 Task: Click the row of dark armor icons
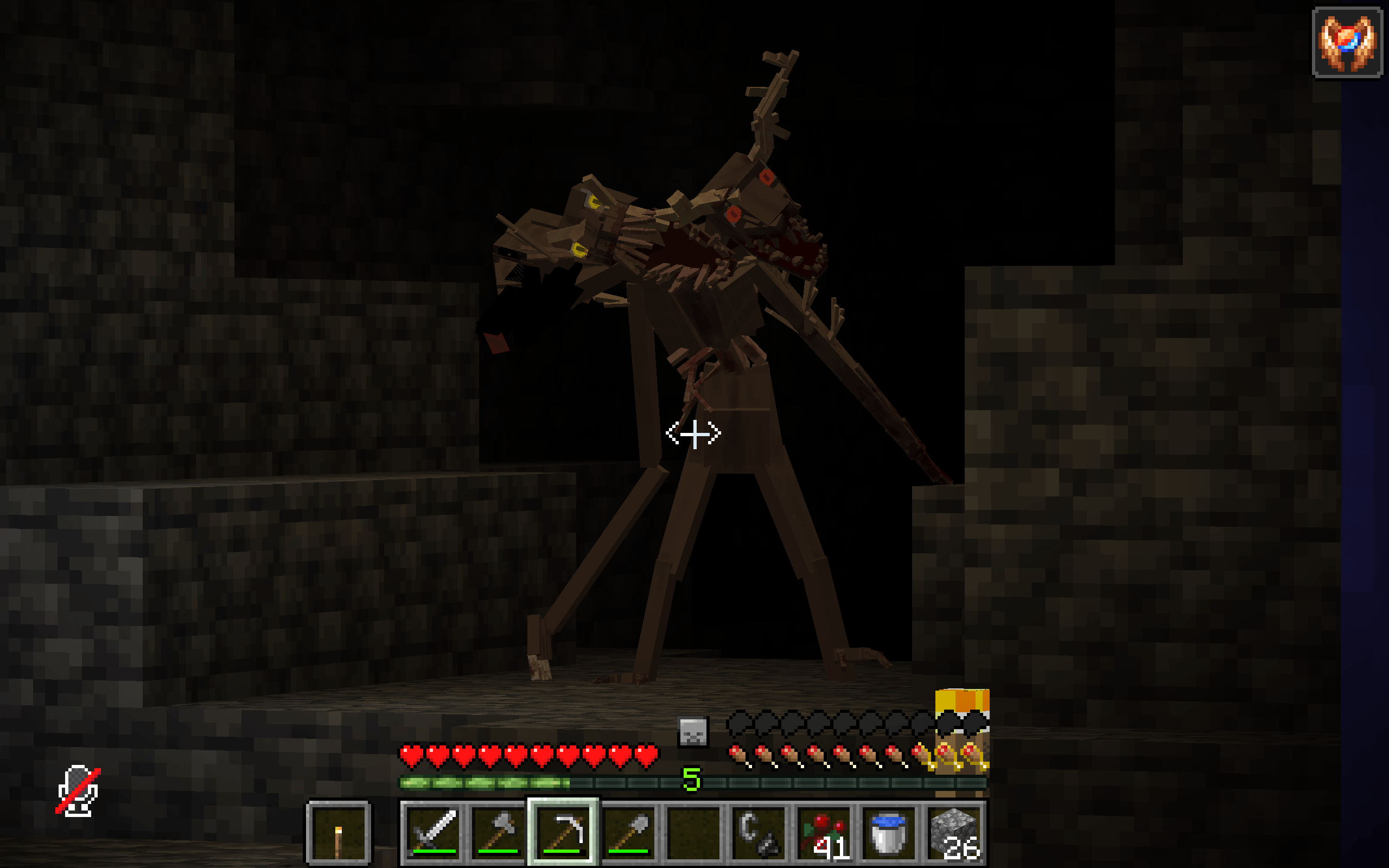[832, 724]
